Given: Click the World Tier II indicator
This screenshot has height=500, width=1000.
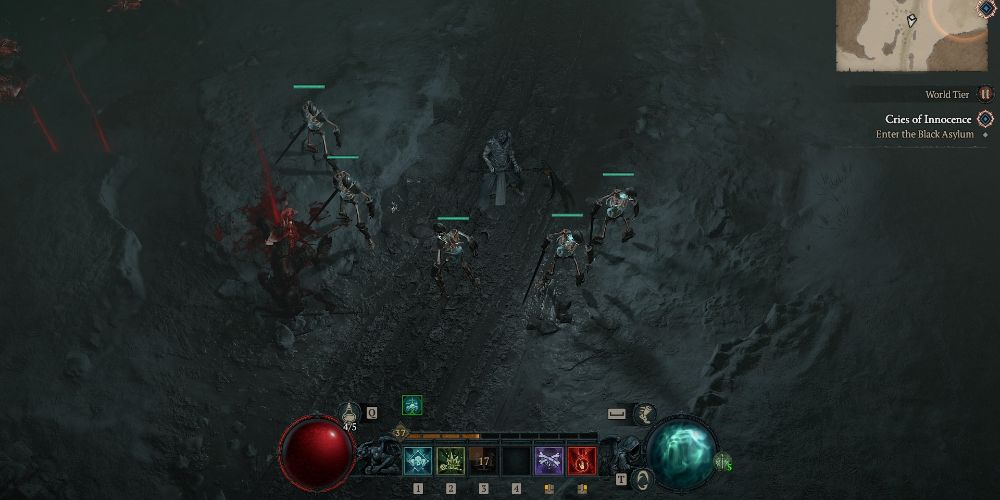Looking at the screenshot, I should 985,94.
